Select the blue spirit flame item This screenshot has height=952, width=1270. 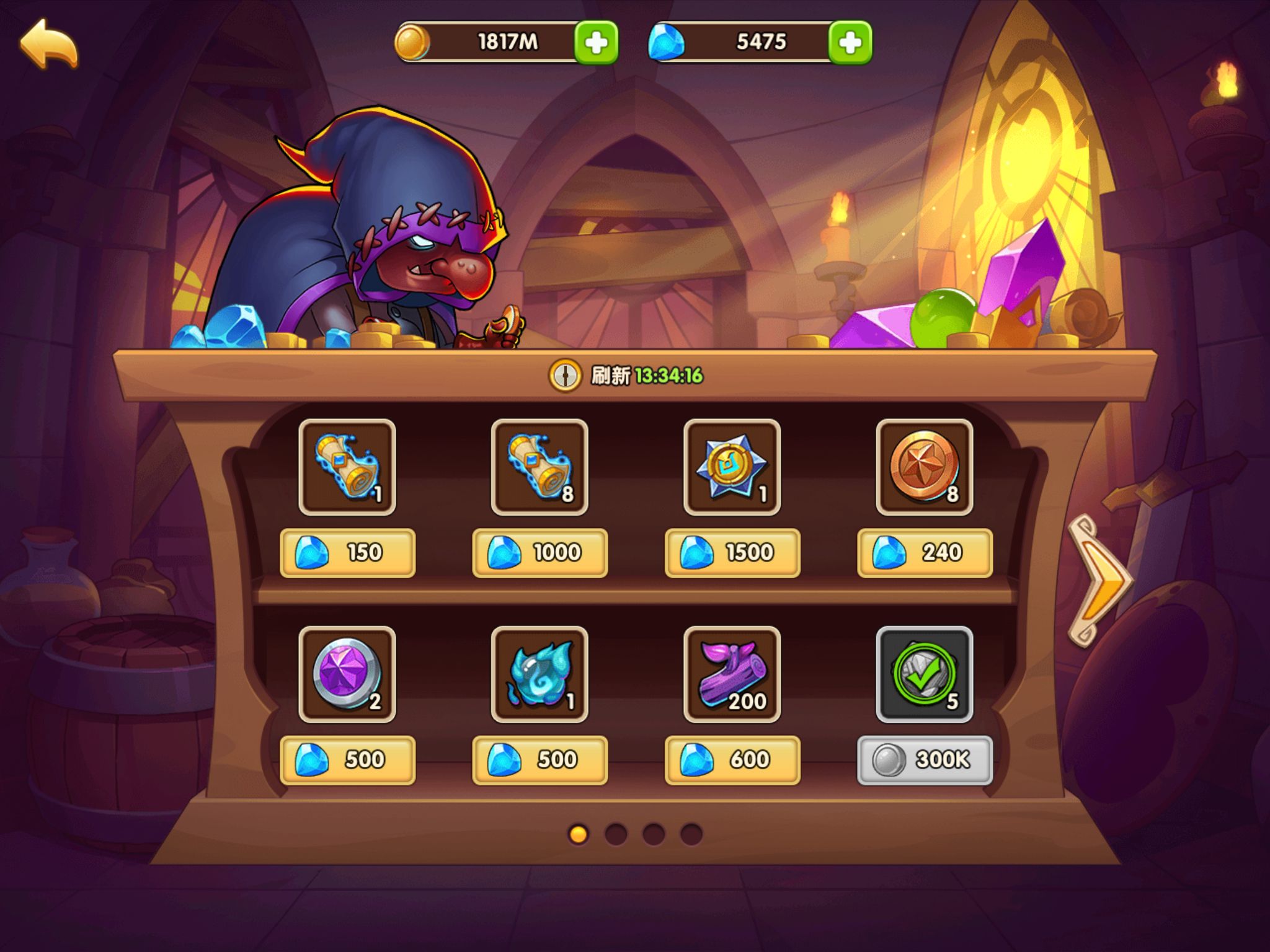pyautogui.click(x=540, y=674)
